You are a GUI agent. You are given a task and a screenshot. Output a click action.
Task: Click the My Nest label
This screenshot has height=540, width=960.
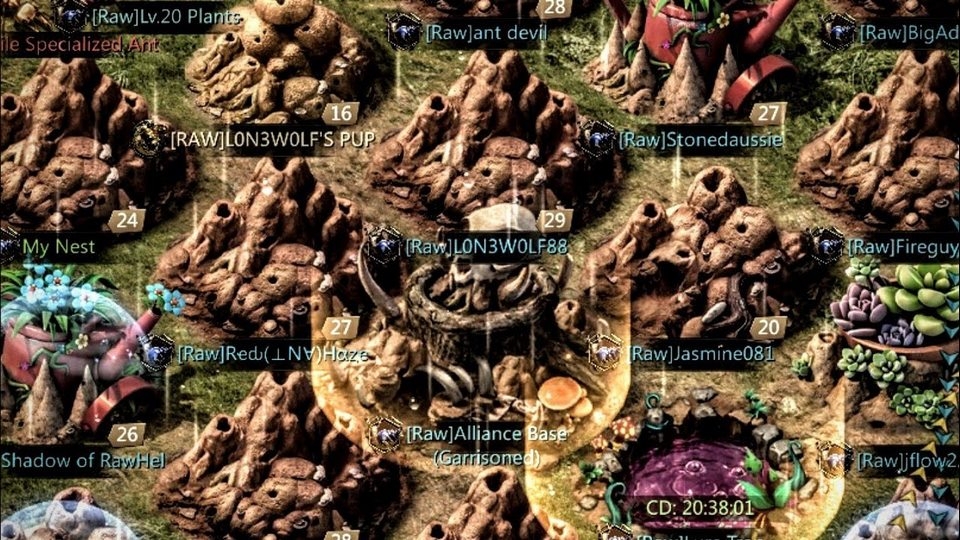59,246
